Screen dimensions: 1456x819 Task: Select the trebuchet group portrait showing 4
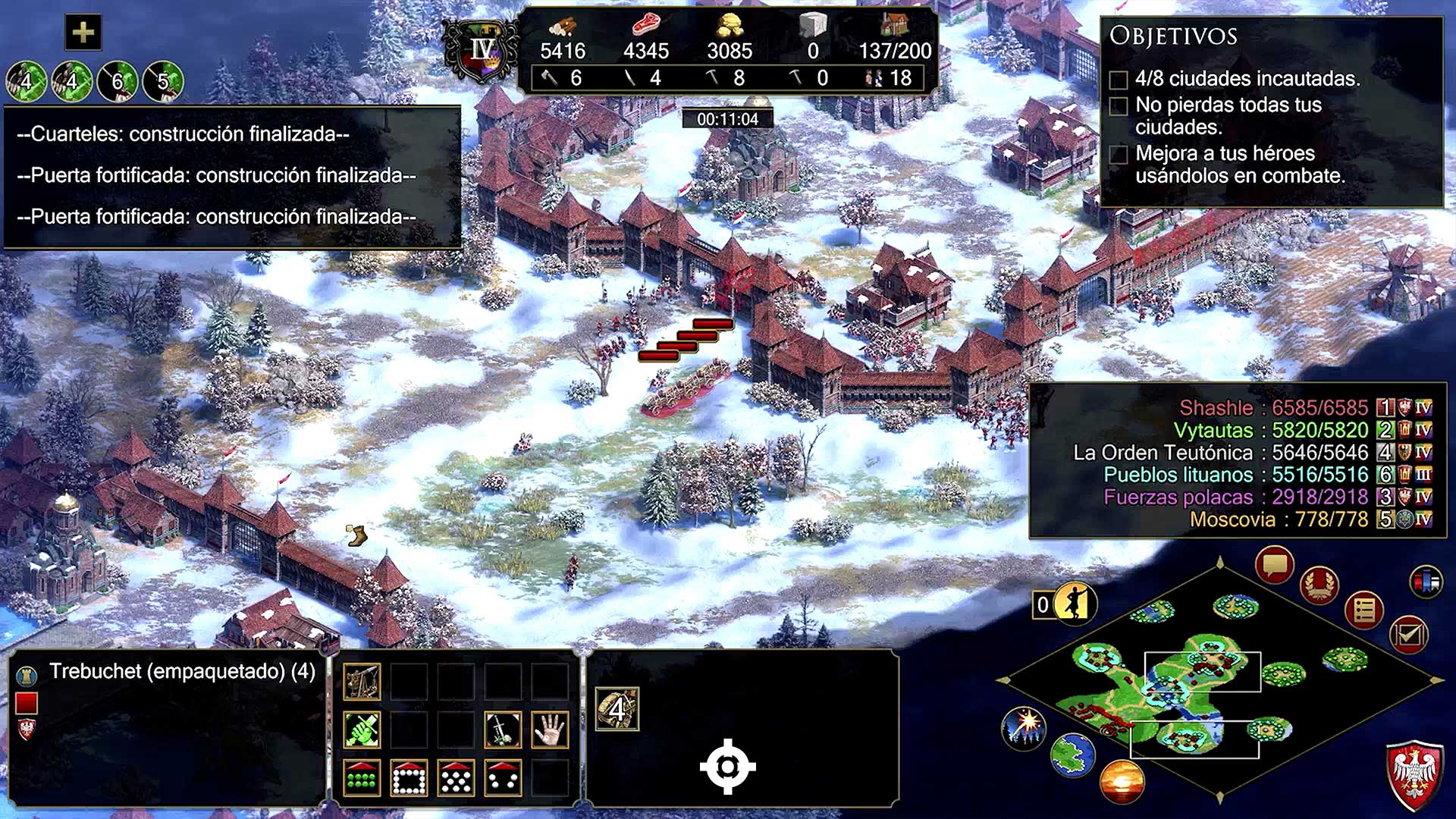pos(617,709)
